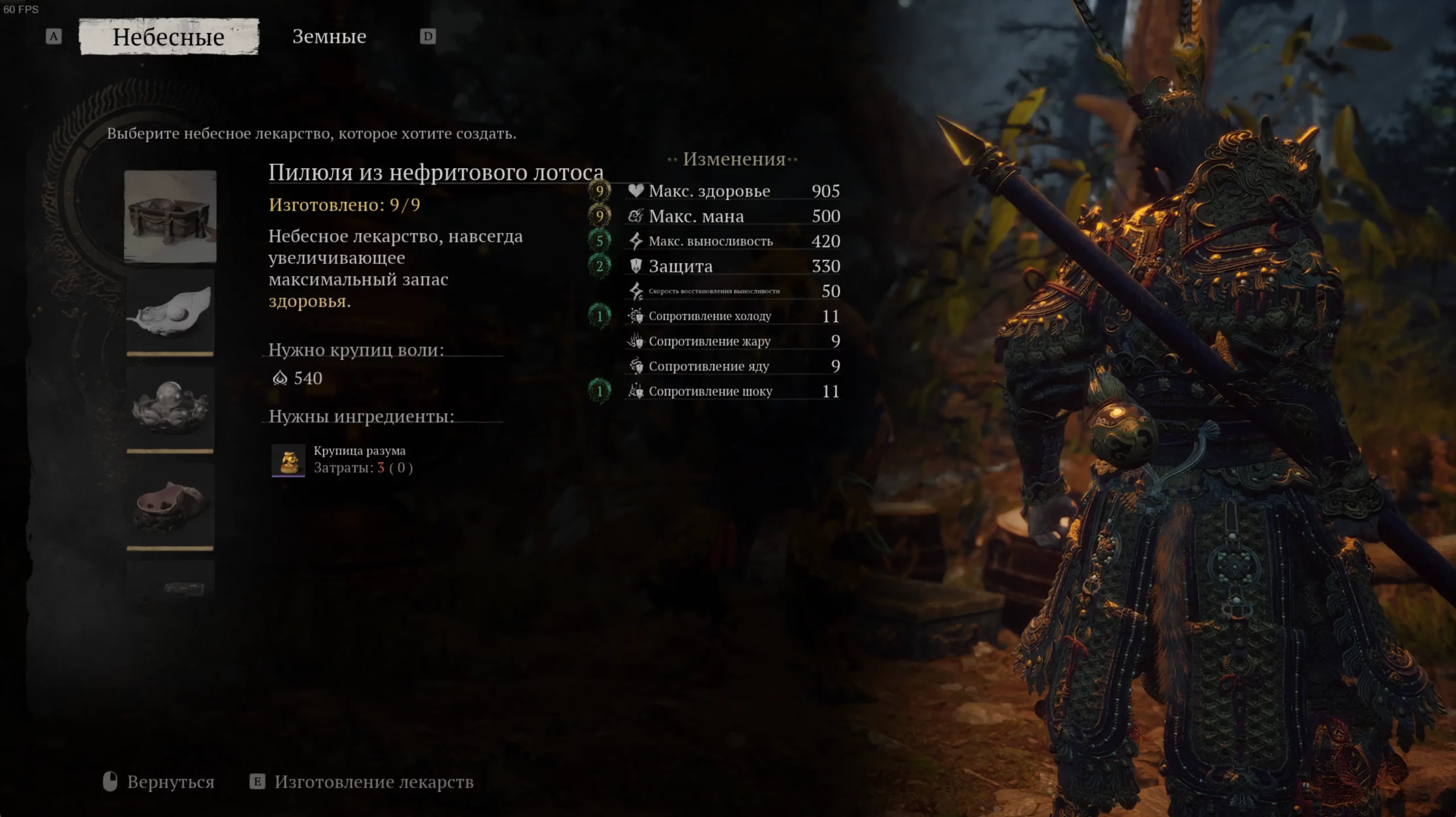Activate the Изготовление лекарств button

pyautogui.click(x=362, y=782)
